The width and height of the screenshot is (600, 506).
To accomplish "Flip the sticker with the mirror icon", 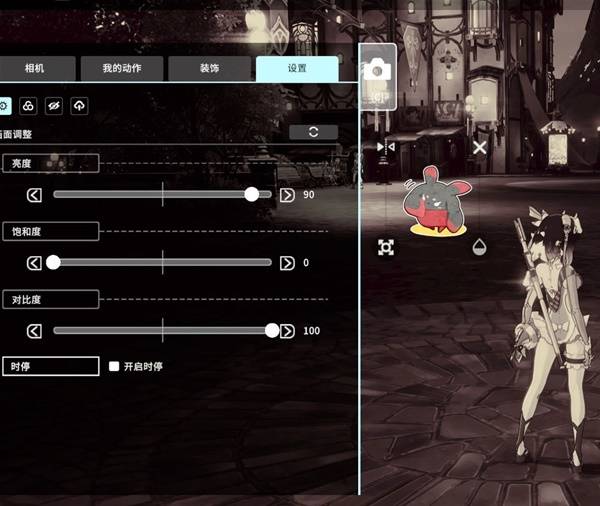I will pos(386,147).
